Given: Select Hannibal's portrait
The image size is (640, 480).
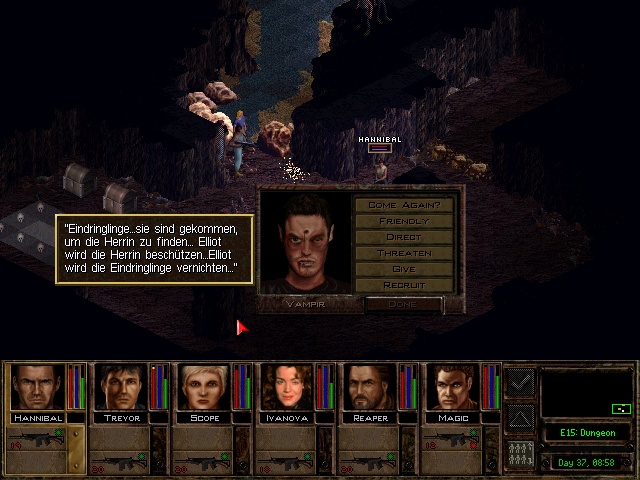Looking at the screenshot, I should [37, 387].
